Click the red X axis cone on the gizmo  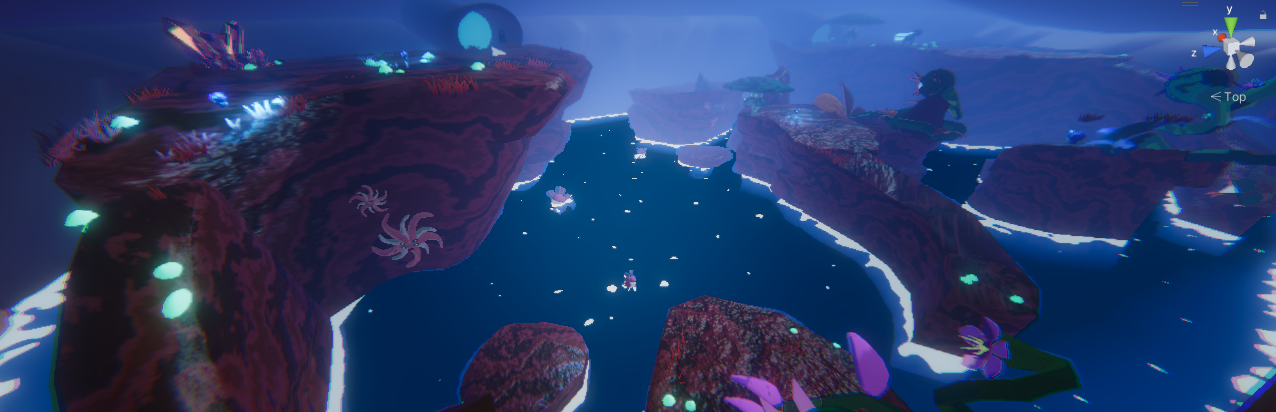[1223, 36]
